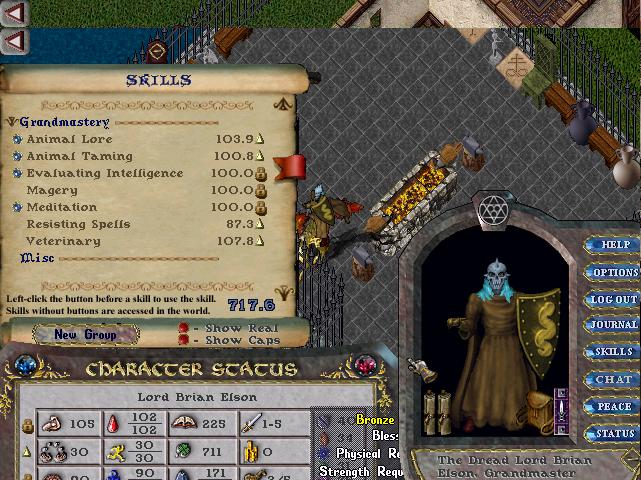Toggle the Show Caps red gem
The image size is (641, 480).
pos(183,340)
